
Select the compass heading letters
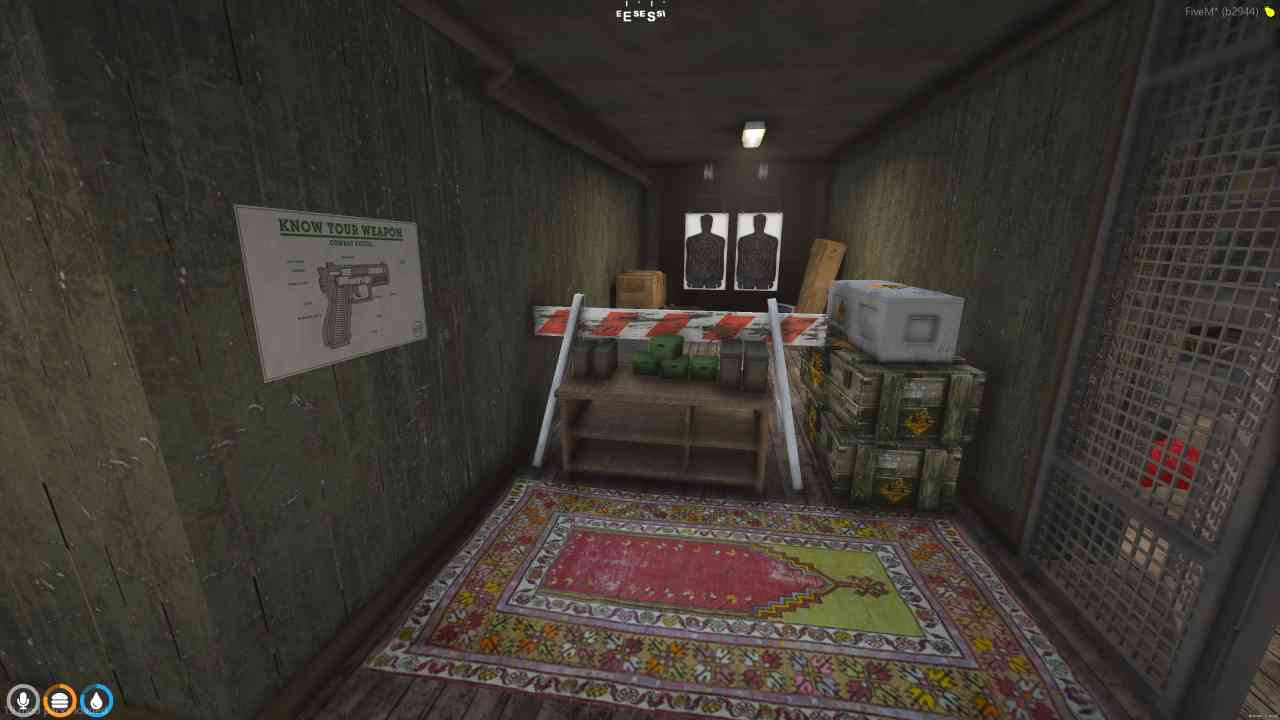(x=639, y=12)
